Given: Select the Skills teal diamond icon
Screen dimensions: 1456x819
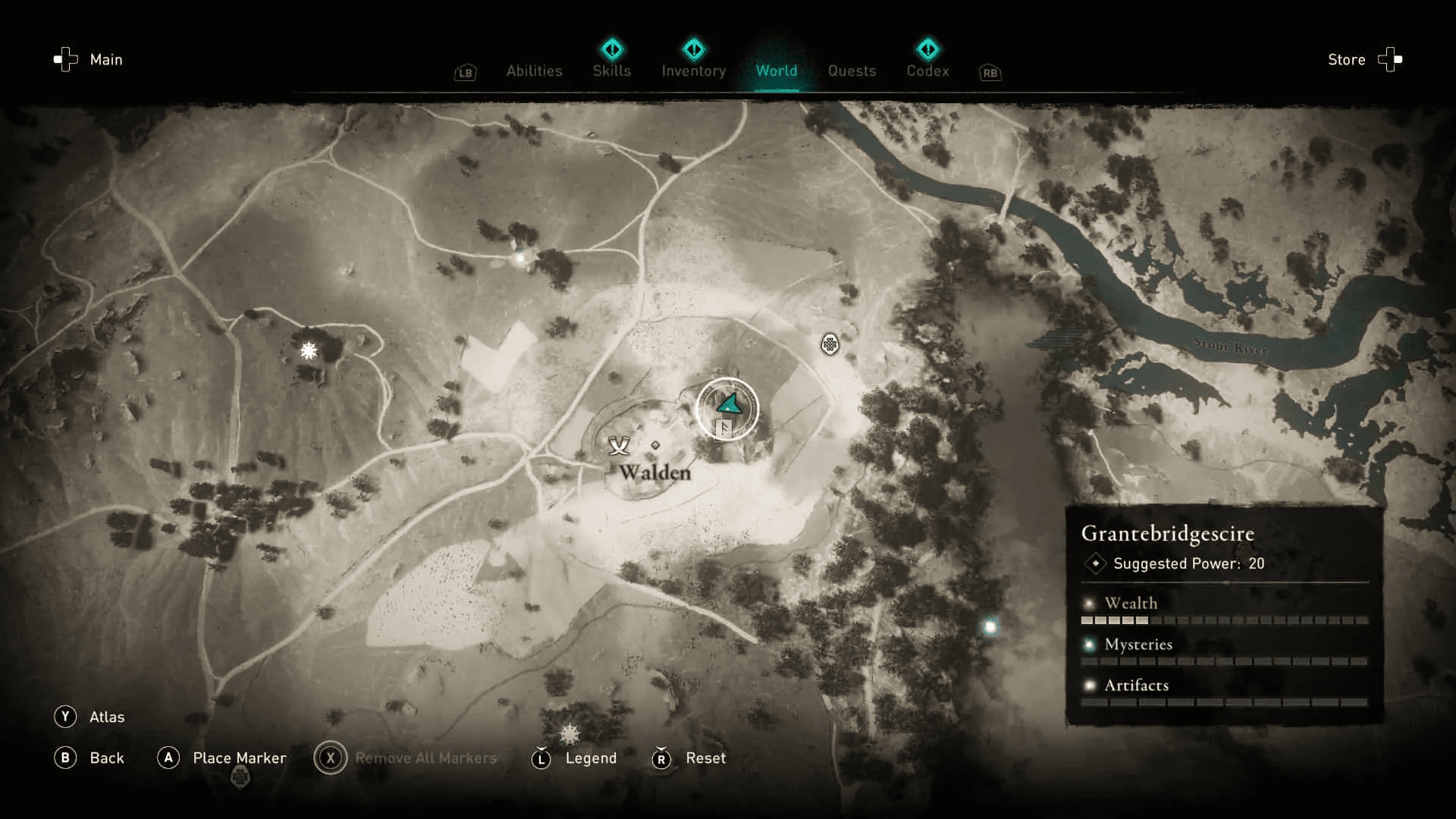Looking at the screenshot, I should (x=612, y=49).
